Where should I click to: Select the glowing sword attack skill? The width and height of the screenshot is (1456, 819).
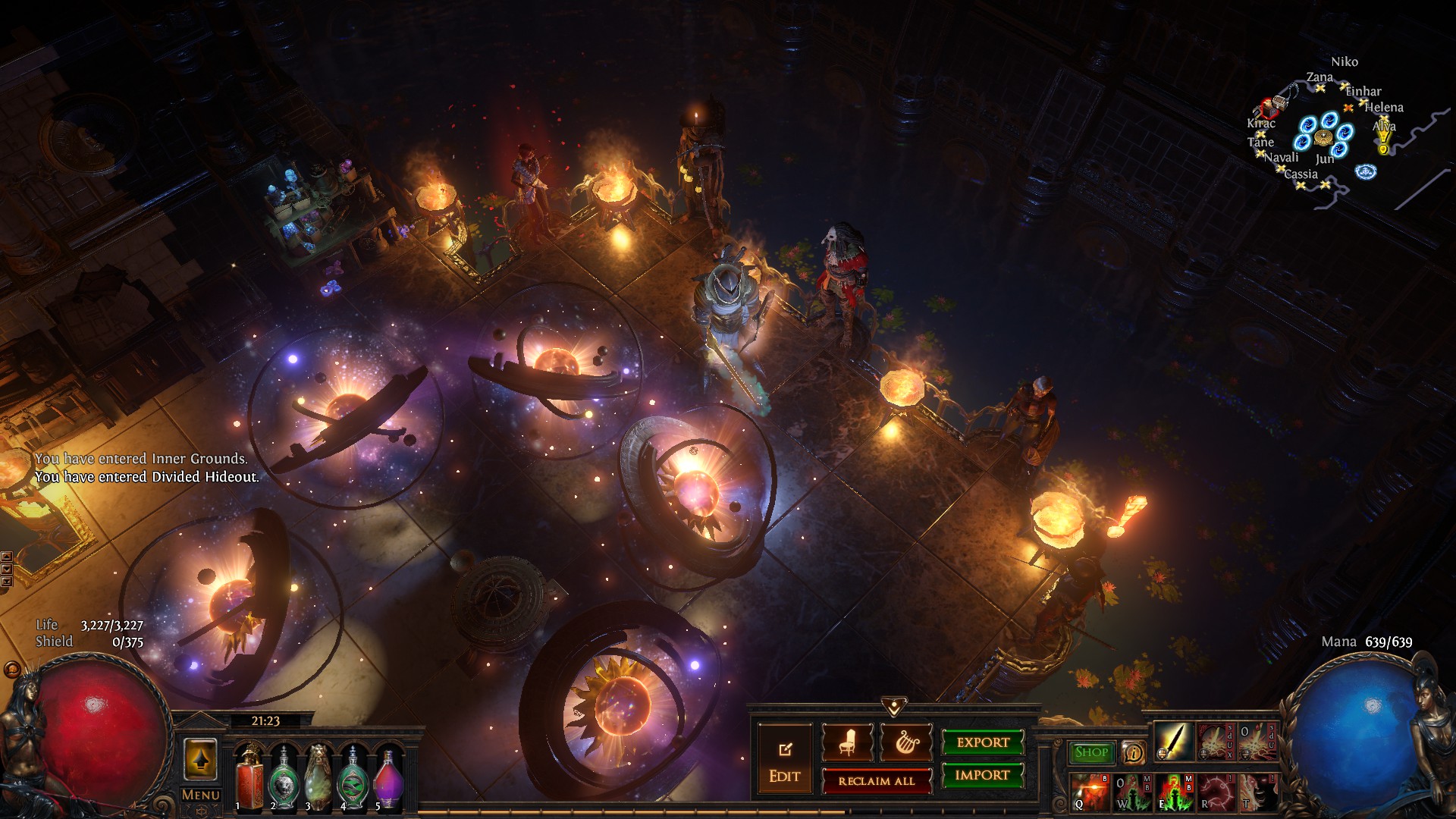pyautogui.click(x=1172, y=741)
